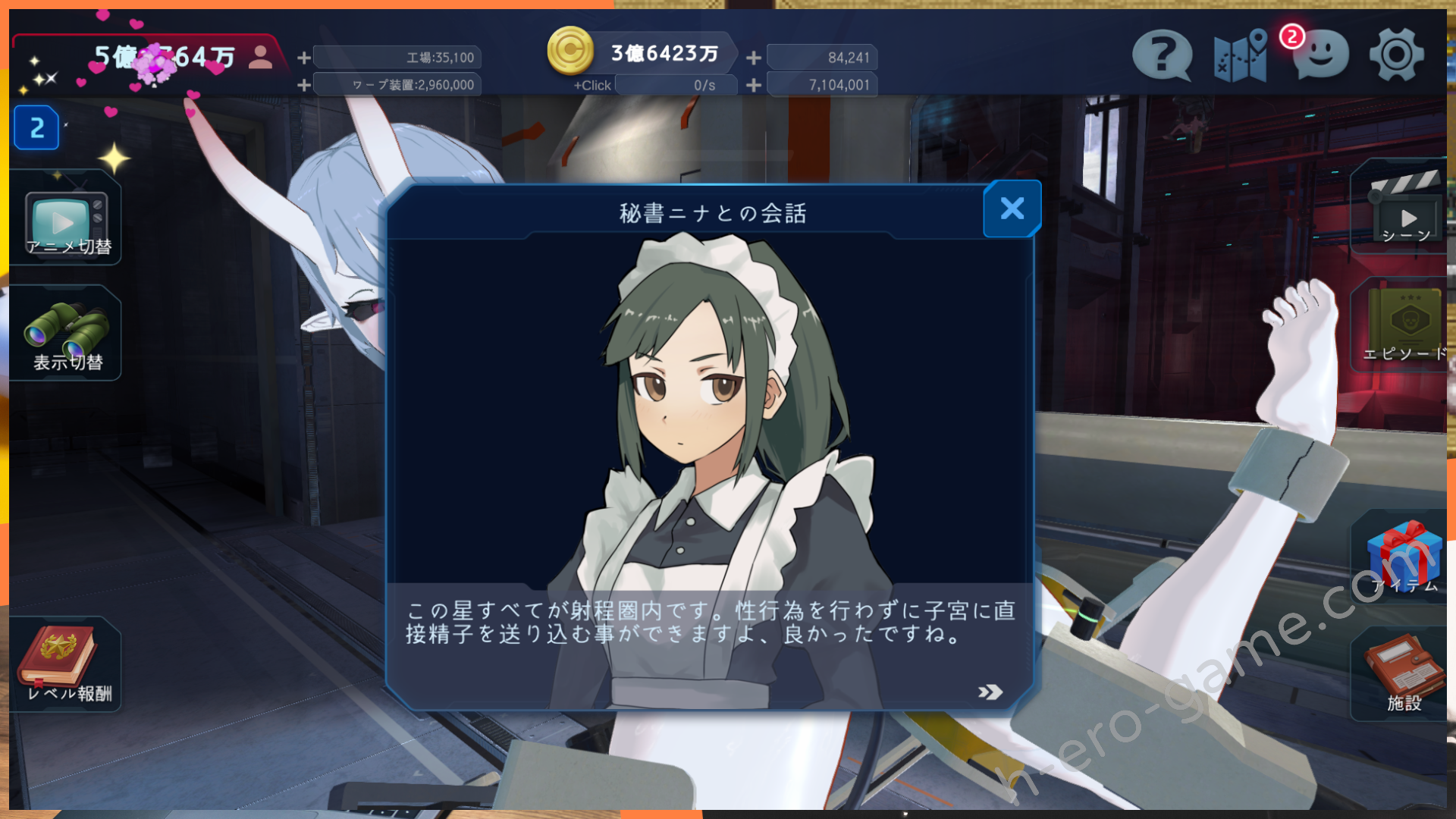Advance dialogue with the double-arrow button

point(990,692)
